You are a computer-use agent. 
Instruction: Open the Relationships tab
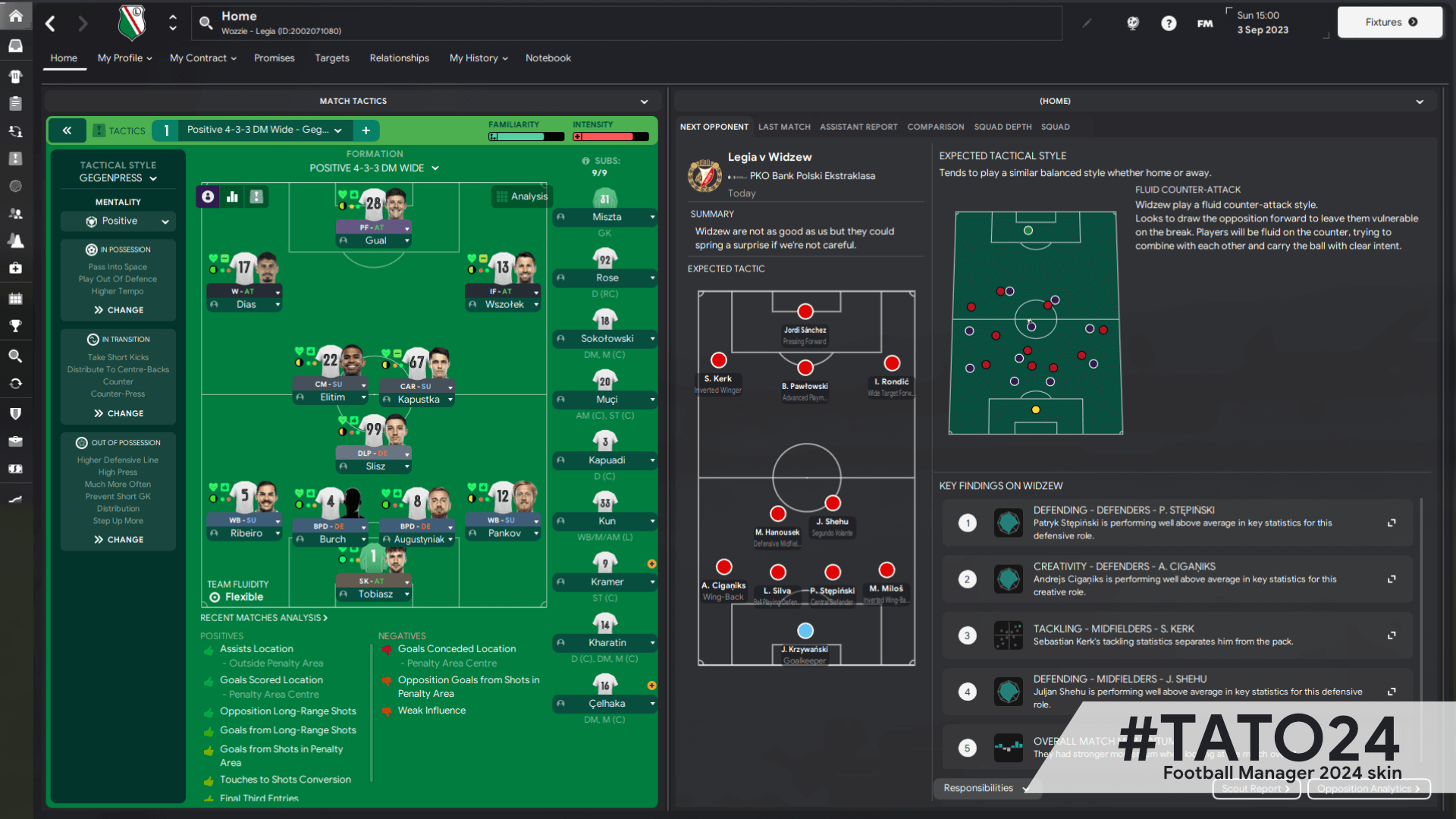(399, 58)
